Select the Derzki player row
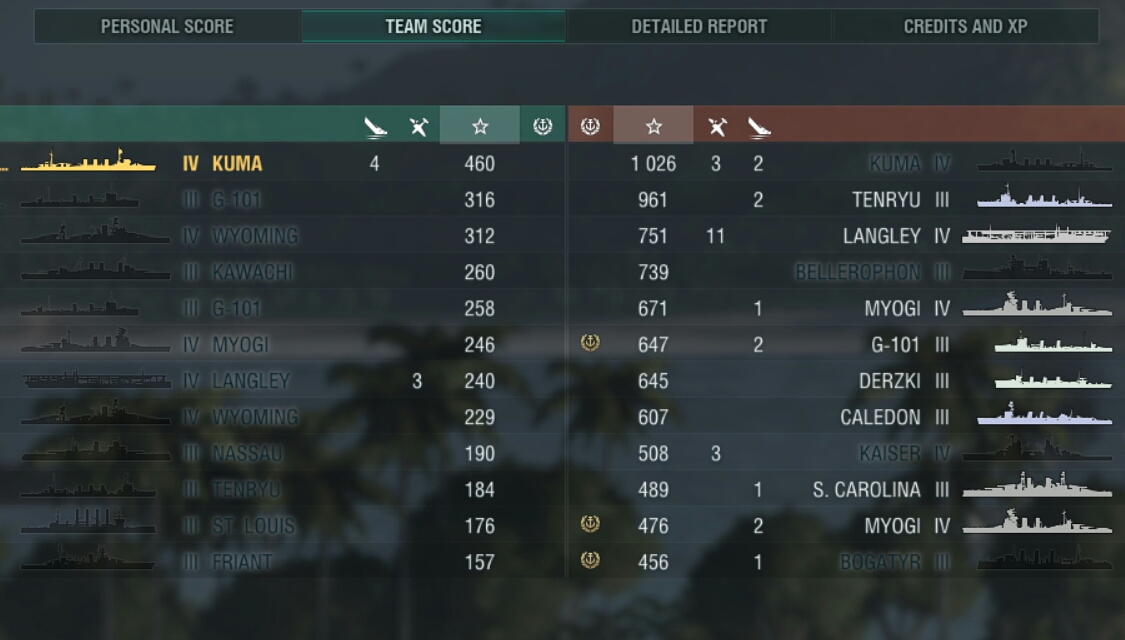 889,381
